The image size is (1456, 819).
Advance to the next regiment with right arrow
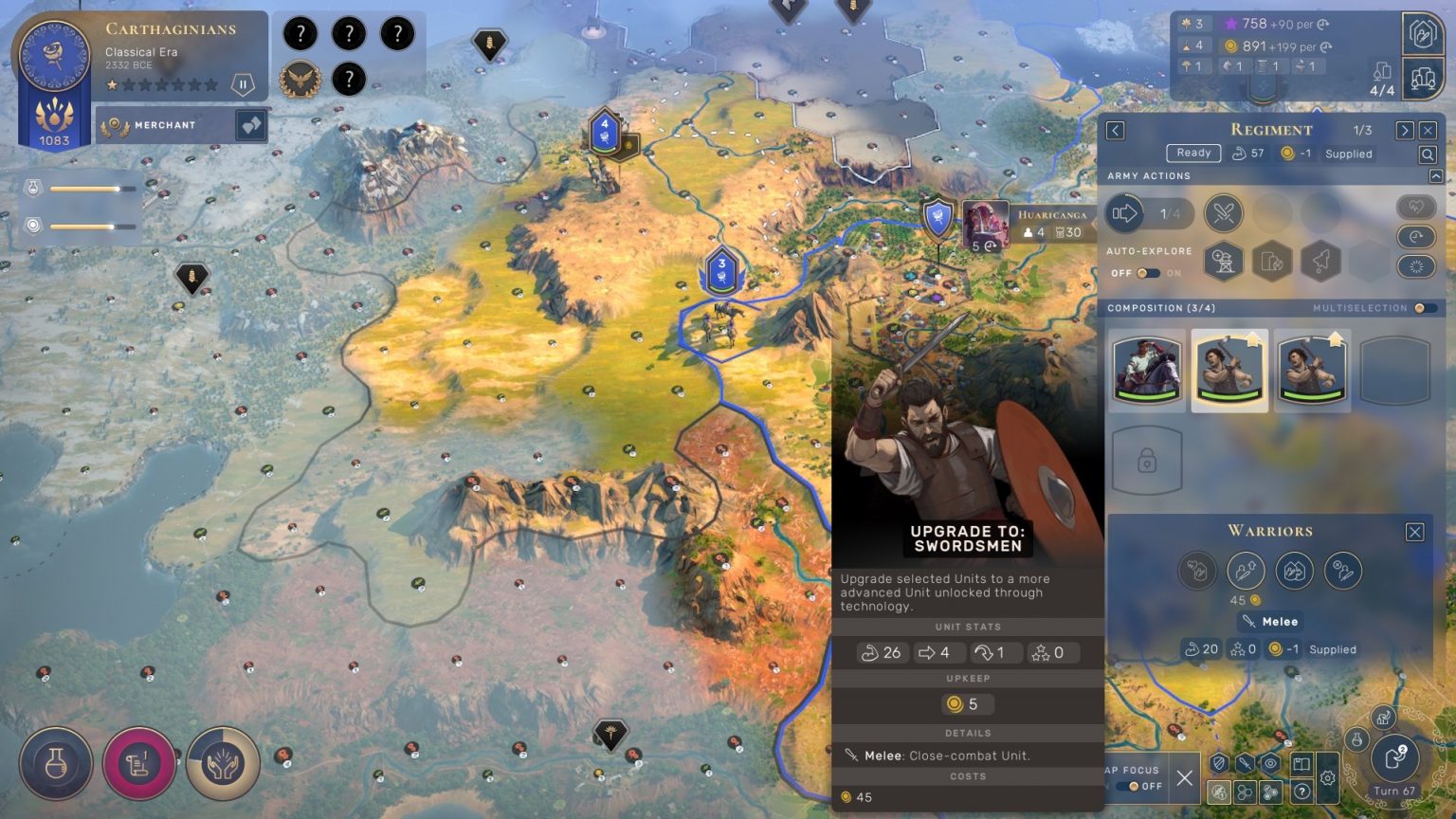click(x=1407, y=130)
